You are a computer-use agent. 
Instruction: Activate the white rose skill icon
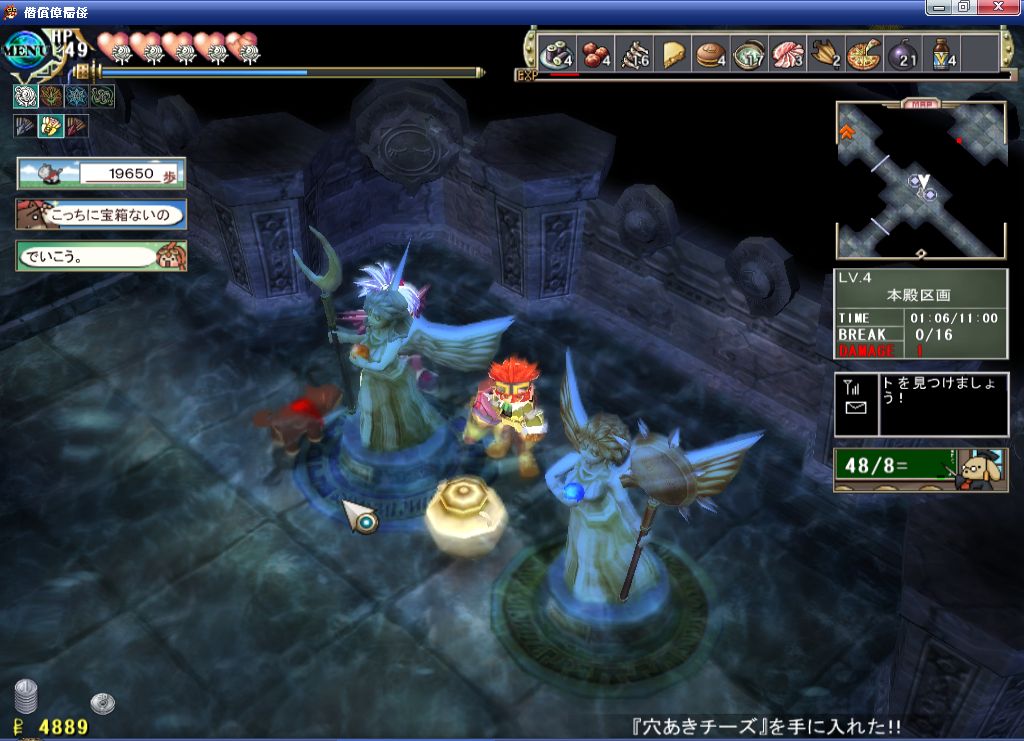click(25, 96)
